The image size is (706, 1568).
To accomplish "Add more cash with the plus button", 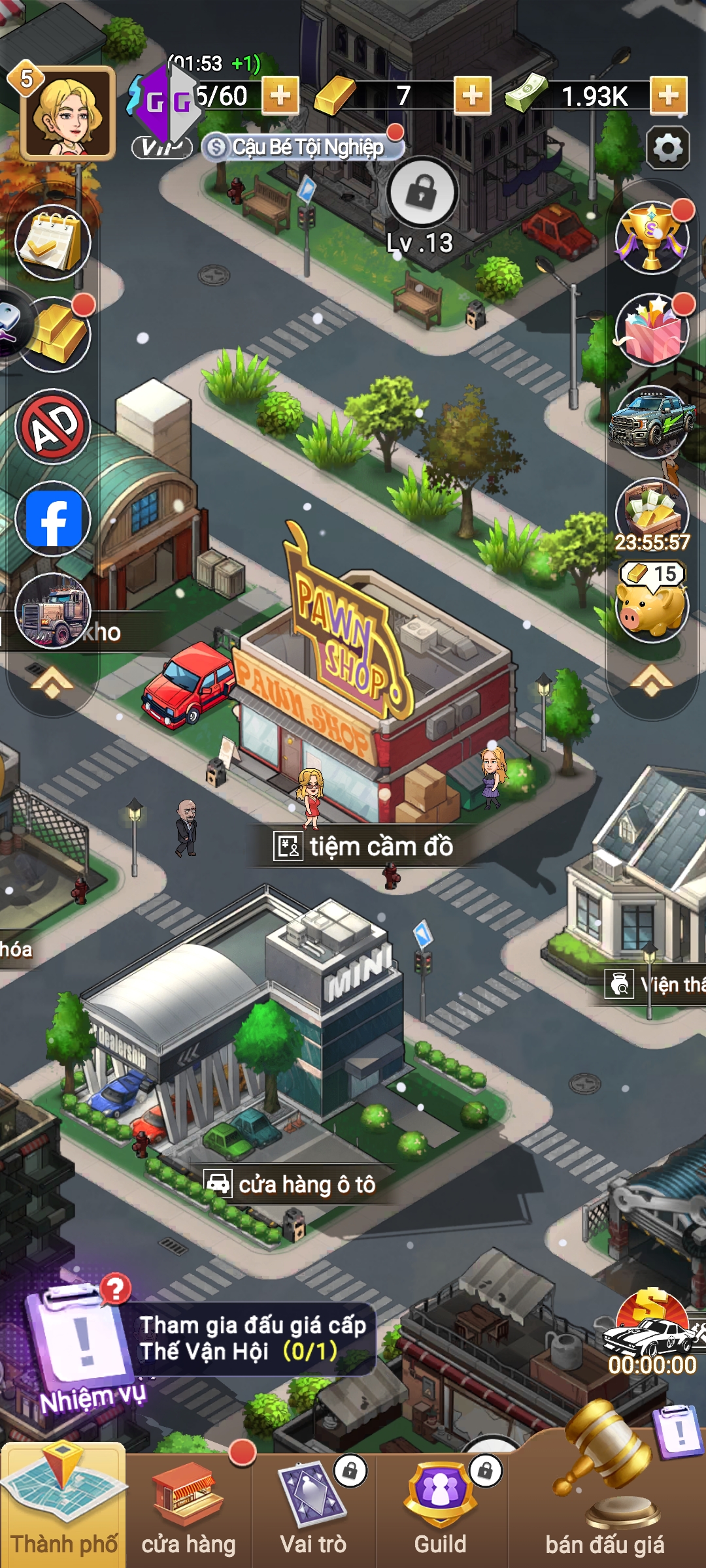I will (x=668, y=96).
